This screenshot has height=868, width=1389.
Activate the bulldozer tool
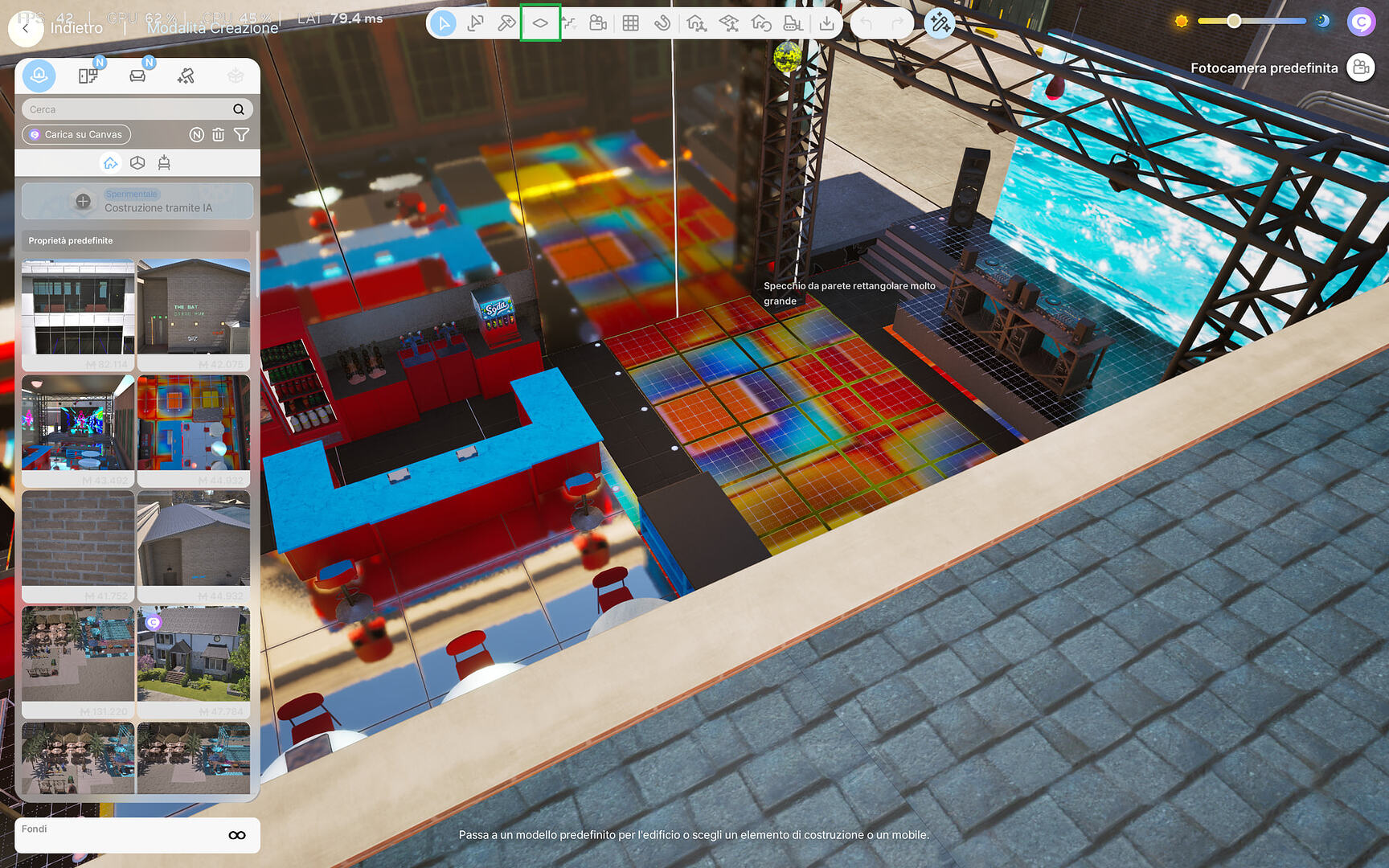point(794,23)
